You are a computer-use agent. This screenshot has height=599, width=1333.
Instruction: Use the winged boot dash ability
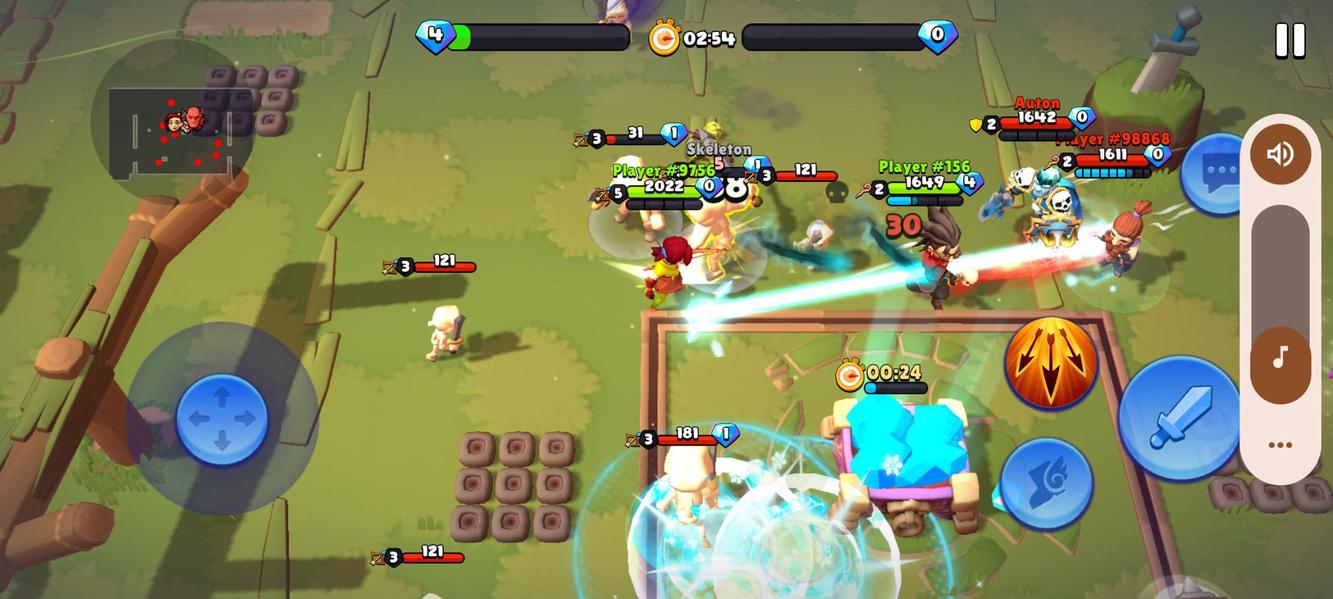(1046, 484)
